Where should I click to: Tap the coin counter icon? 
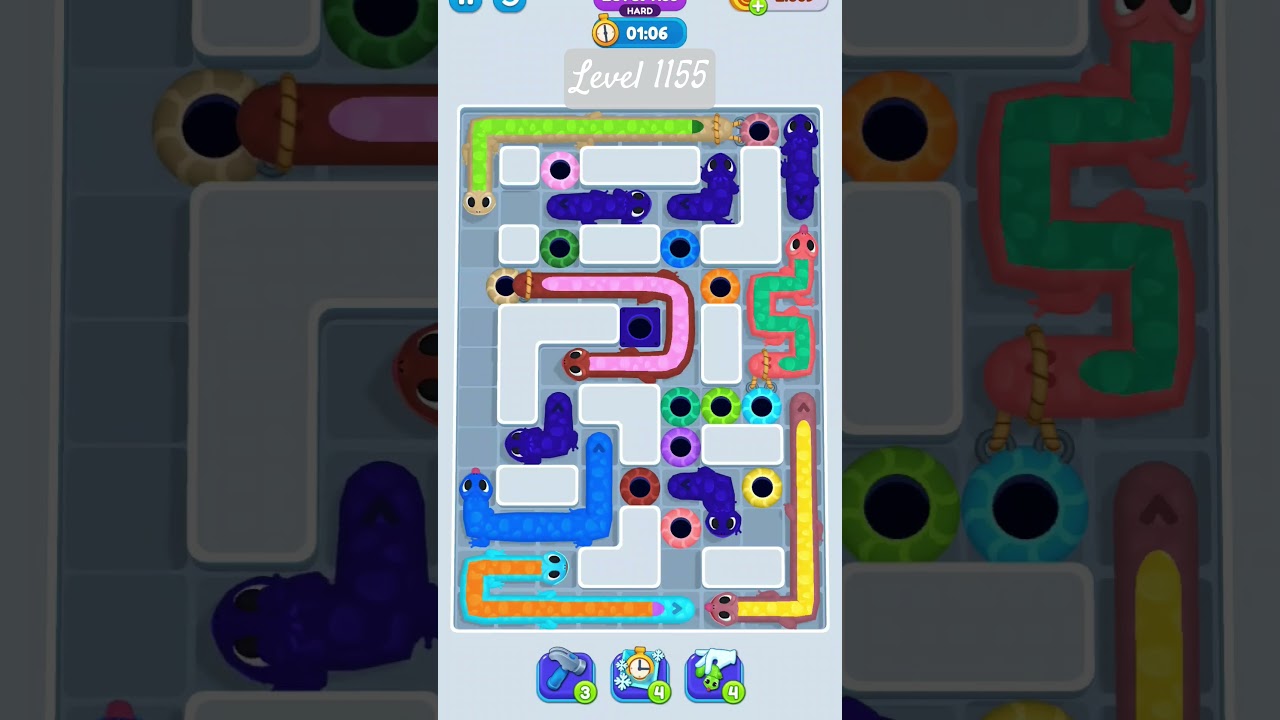click(x=745, y=4)
